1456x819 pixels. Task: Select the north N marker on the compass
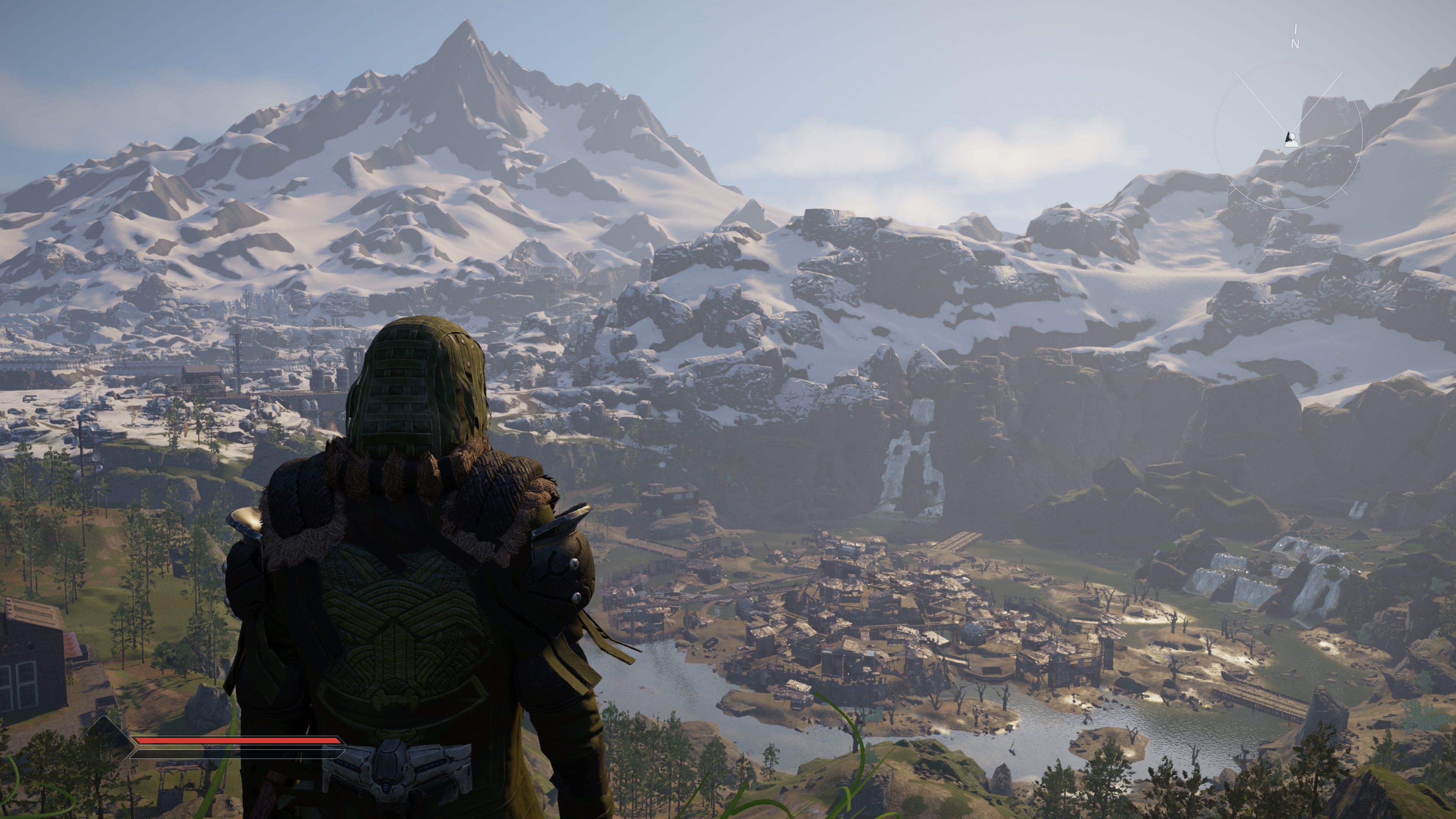[1295, 43]
